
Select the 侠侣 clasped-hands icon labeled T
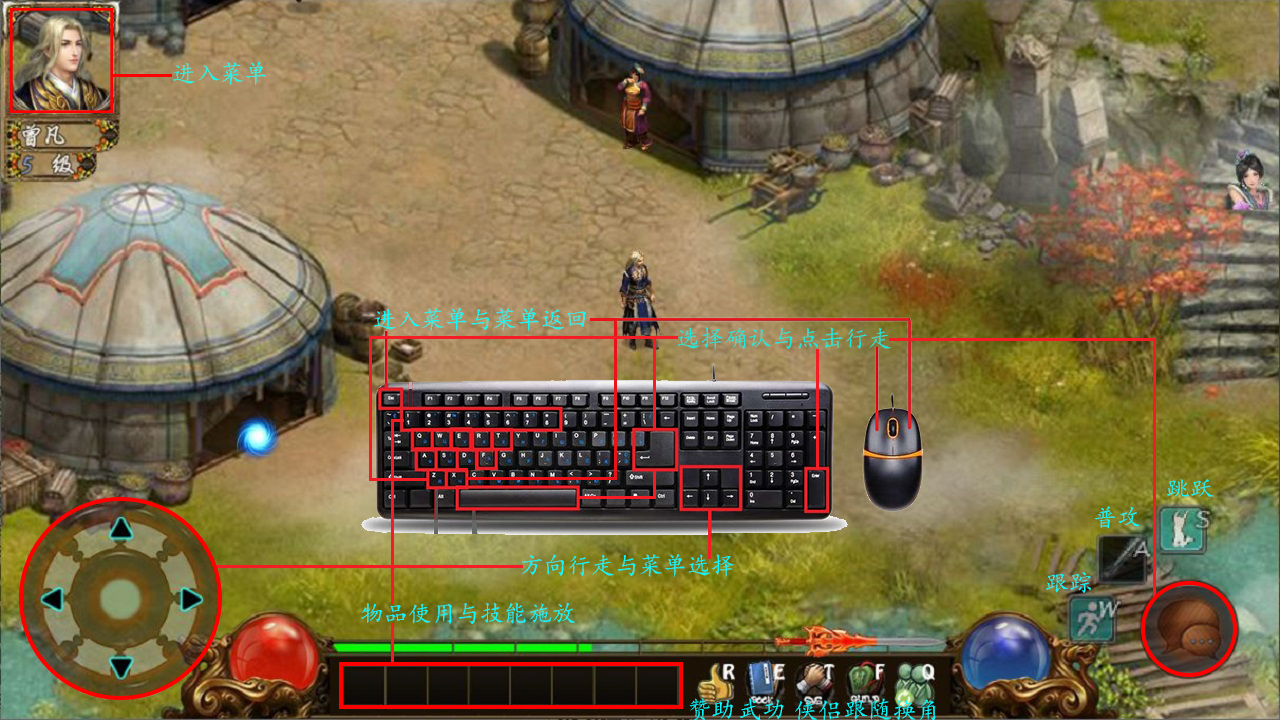815,677
